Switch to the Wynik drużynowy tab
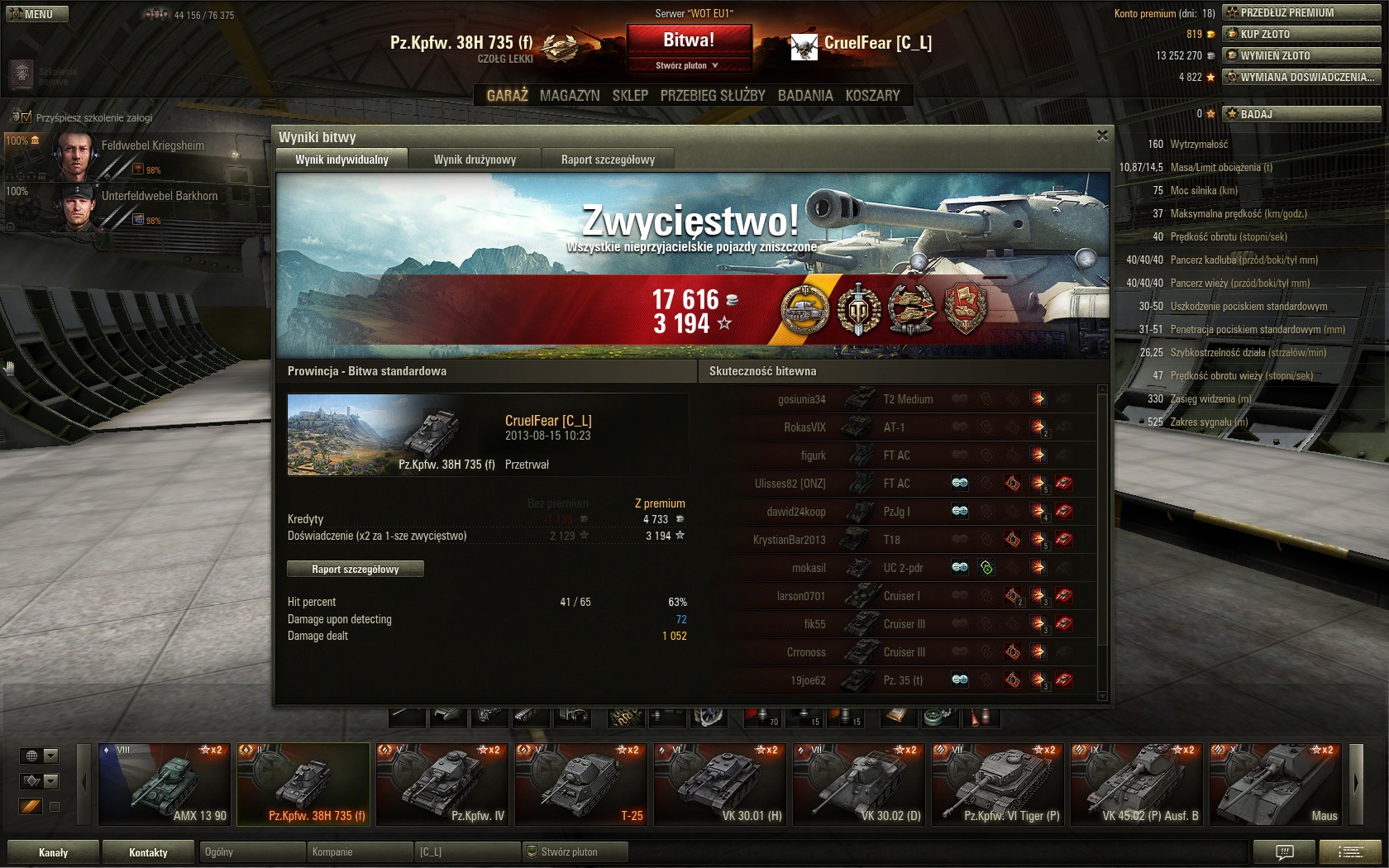Image resolution: width=1389 pixels, height=868 pixels. tap(475, 160)
